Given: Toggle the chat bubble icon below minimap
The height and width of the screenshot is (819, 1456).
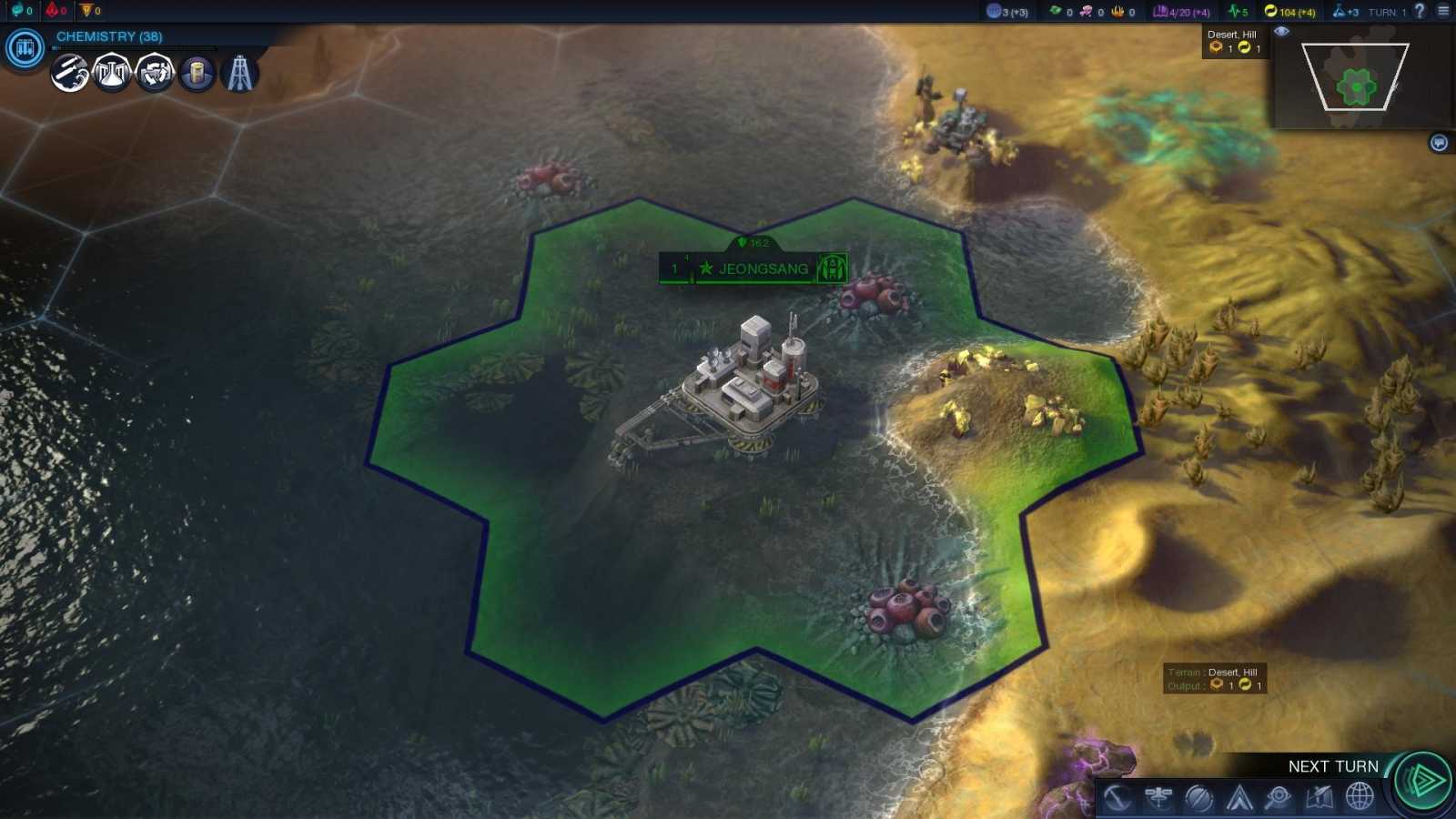Looking at the screenshot, I should pos(1438,142).
